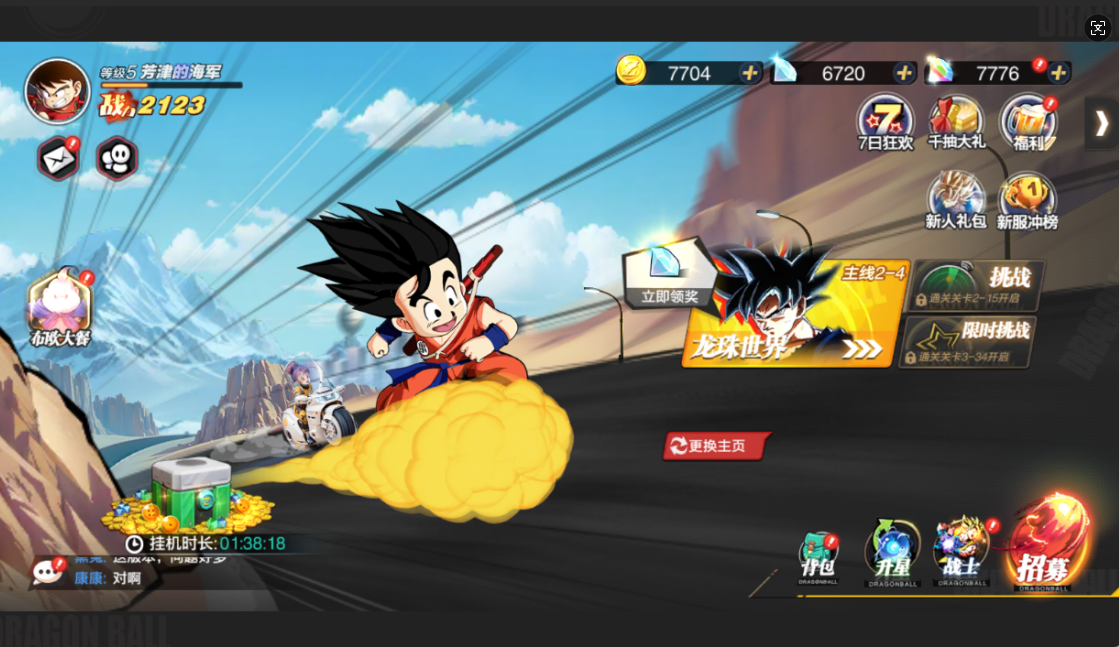This screenshot has width=1119, height=647.
Task: Enter 龙珠世界 main stage 2-4
Action: pyautogui.click(x=795, y=314)
